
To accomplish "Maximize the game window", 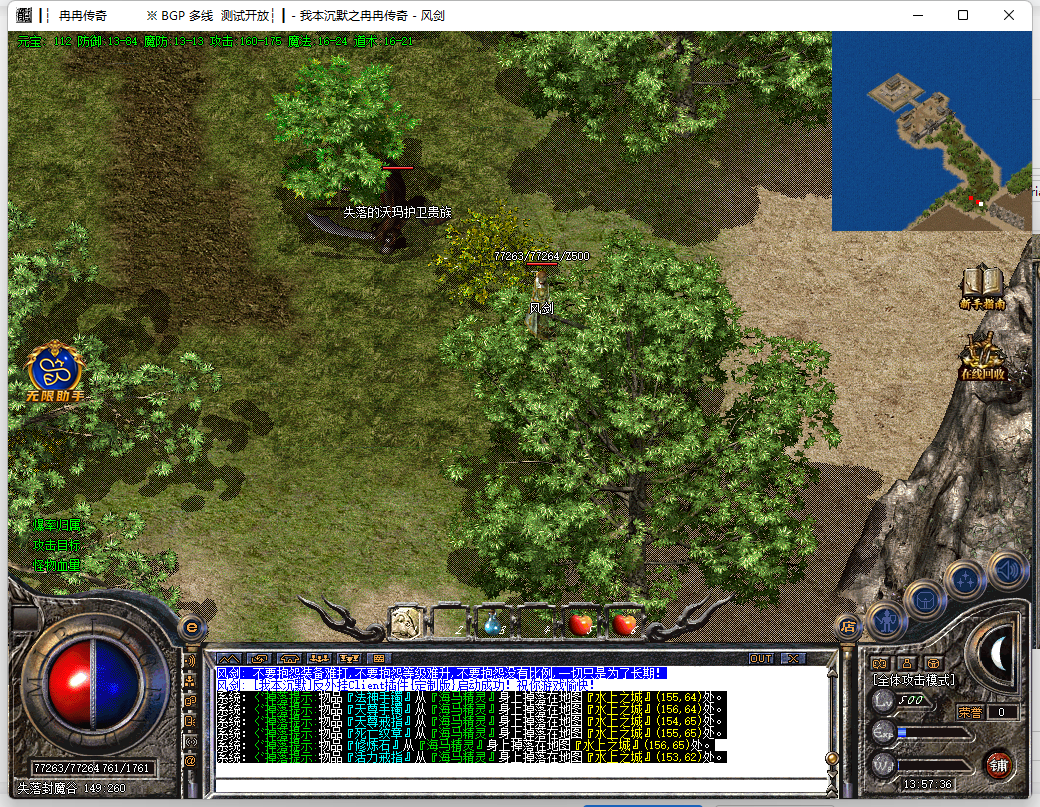I will pos(963,15).
